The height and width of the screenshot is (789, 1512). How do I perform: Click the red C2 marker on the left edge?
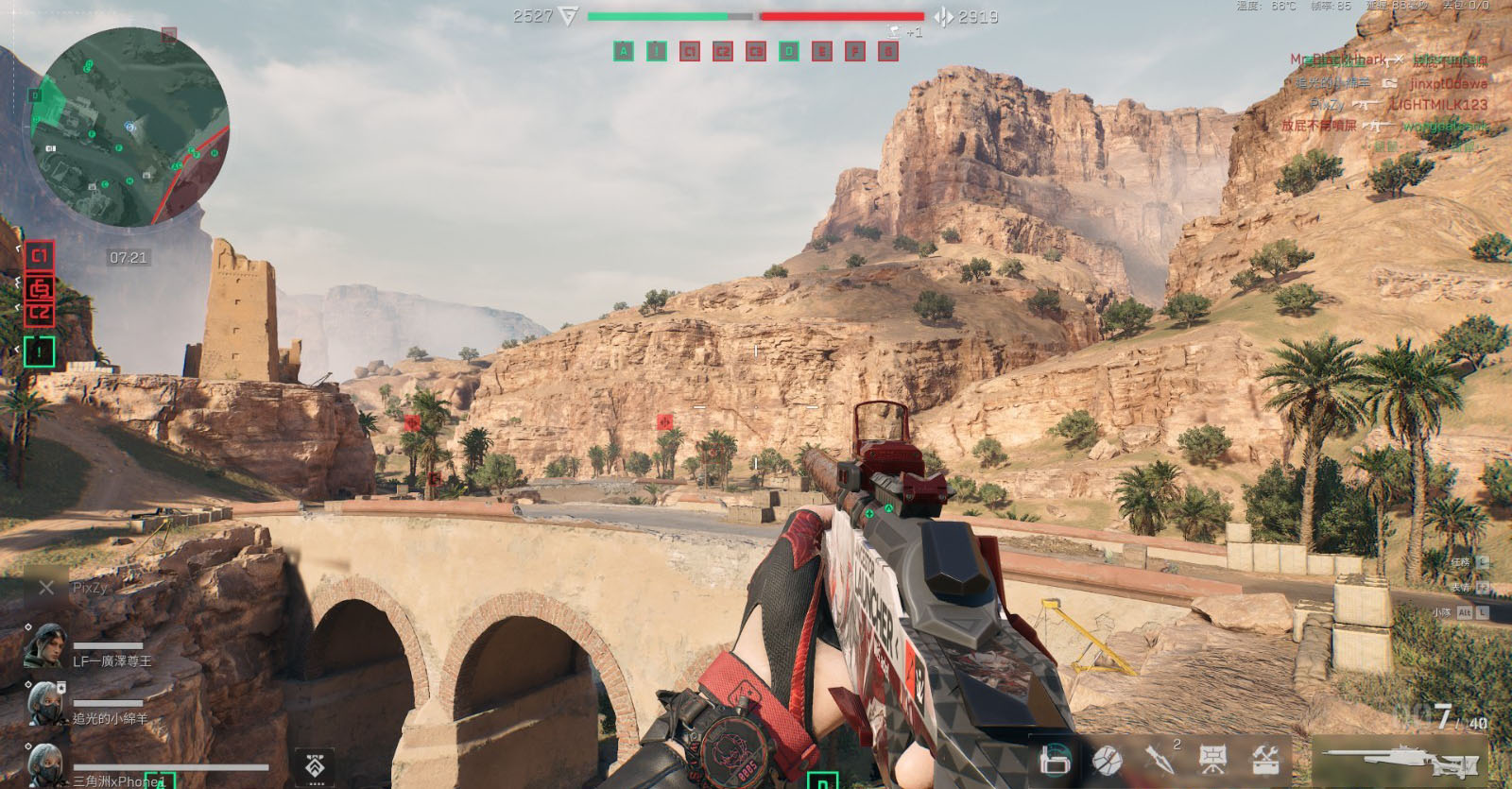coord(40,313)
